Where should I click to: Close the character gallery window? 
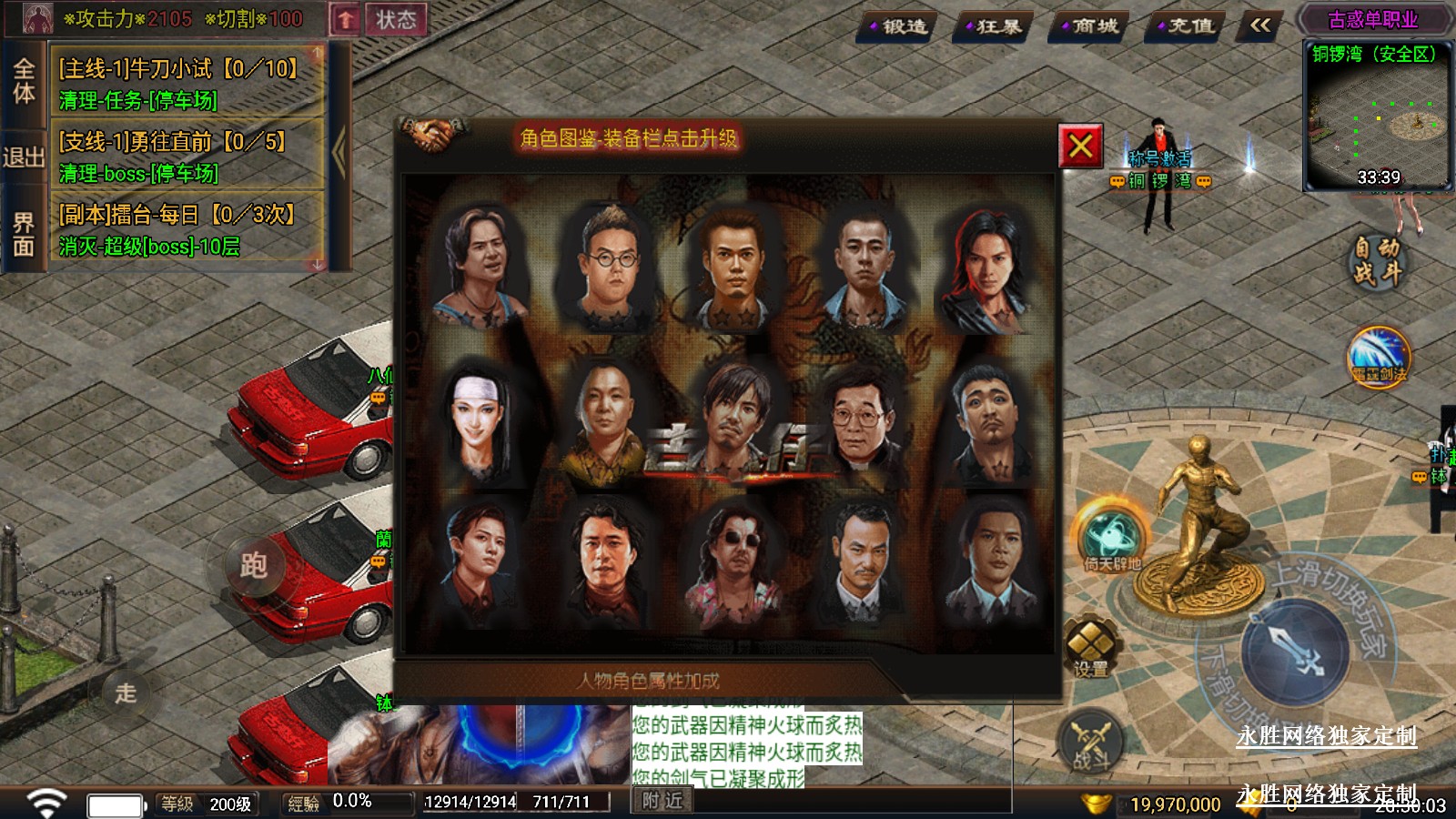(x=1080, y=146)
